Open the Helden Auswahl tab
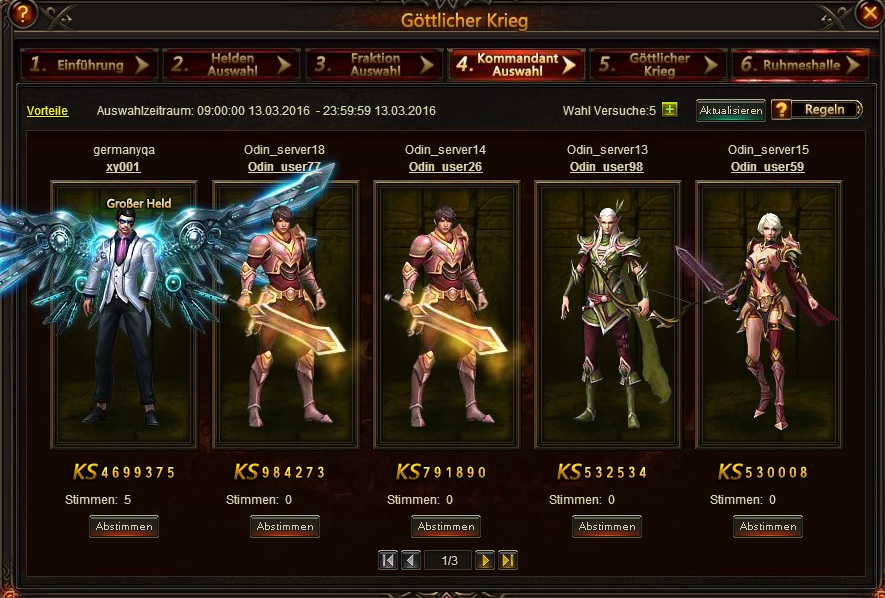885x598 pixels. (x=232, y=65)
